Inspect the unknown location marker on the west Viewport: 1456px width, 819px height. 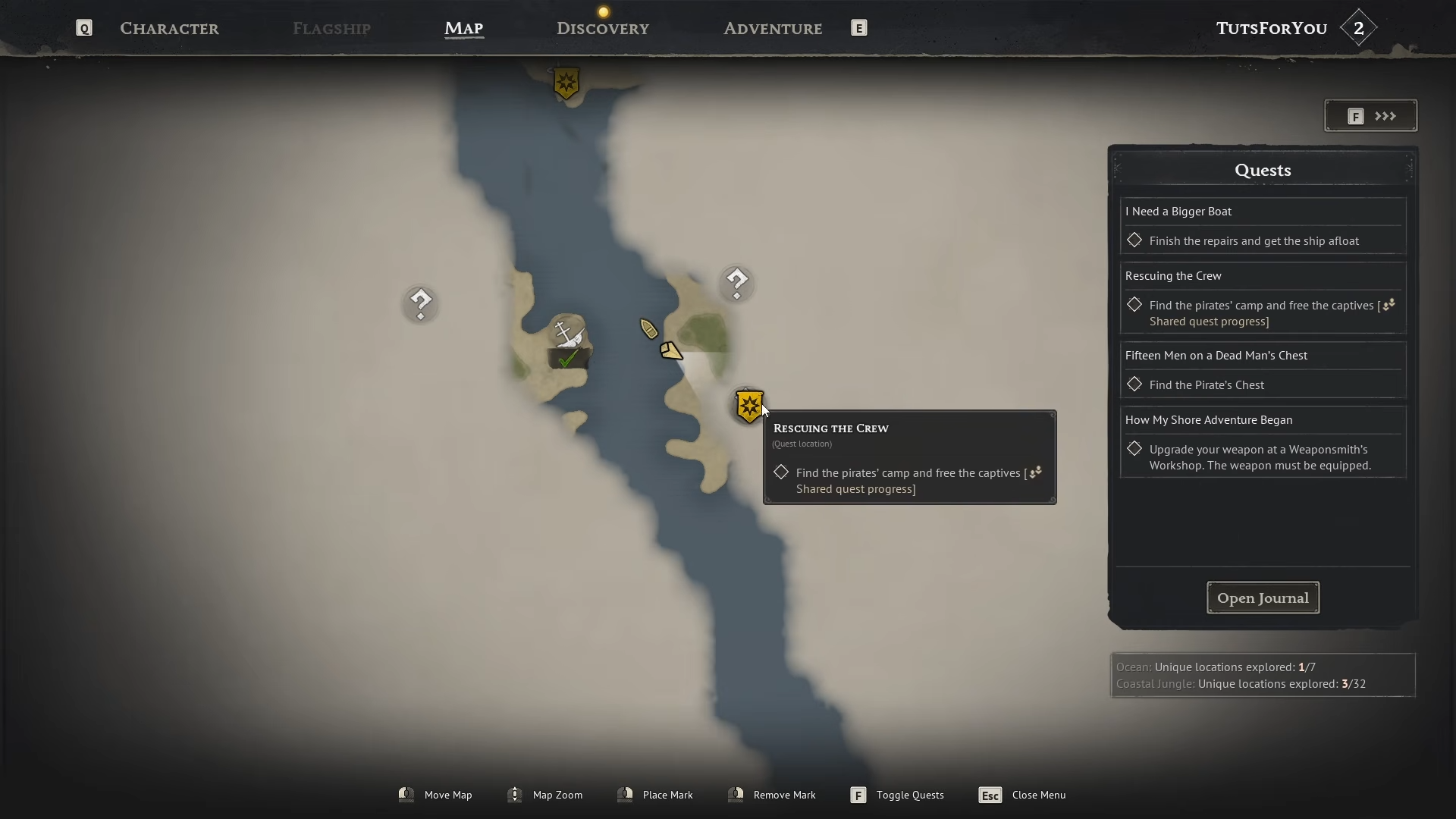pyautogui.click(x=420, y=303)
